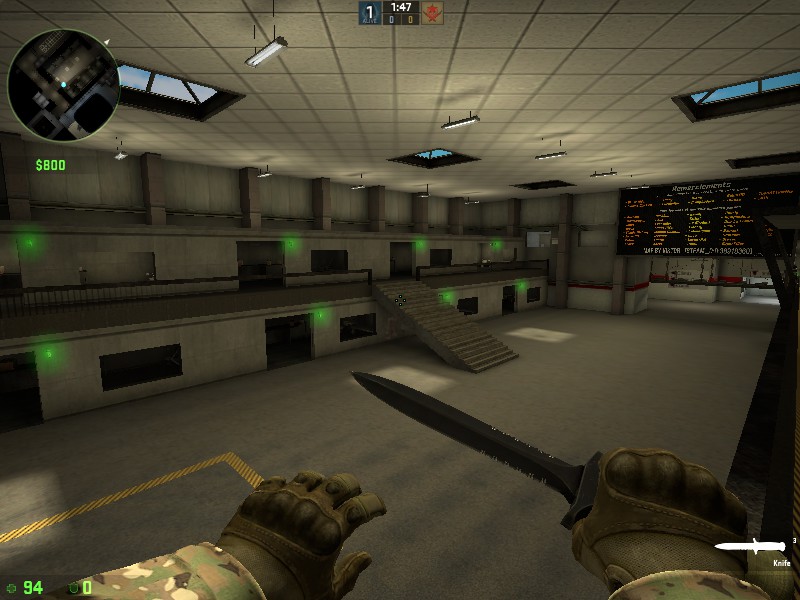Select the Knife weapon slot icon
Screen dimensions: 800x600
pos(749,548)
